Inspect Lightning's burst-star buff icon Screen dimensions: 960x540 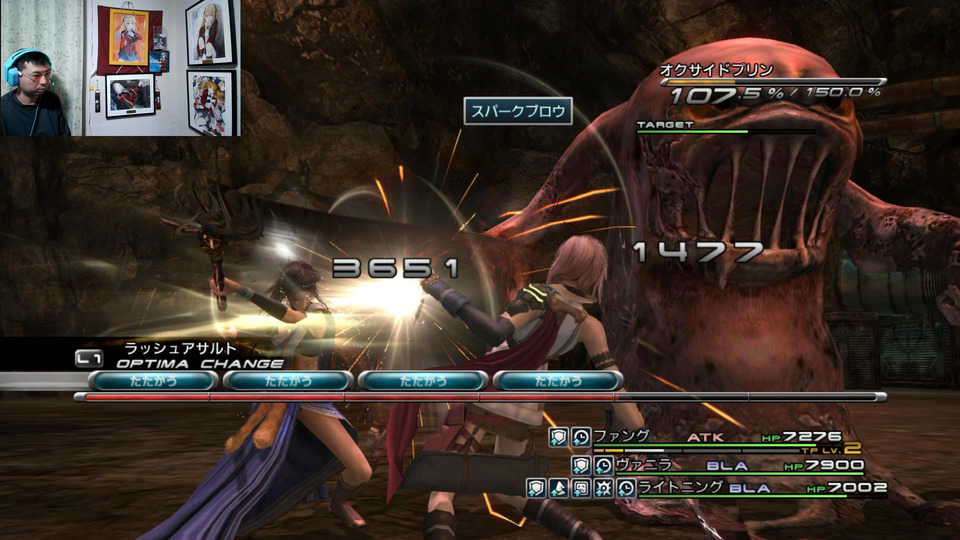[603, 488]
